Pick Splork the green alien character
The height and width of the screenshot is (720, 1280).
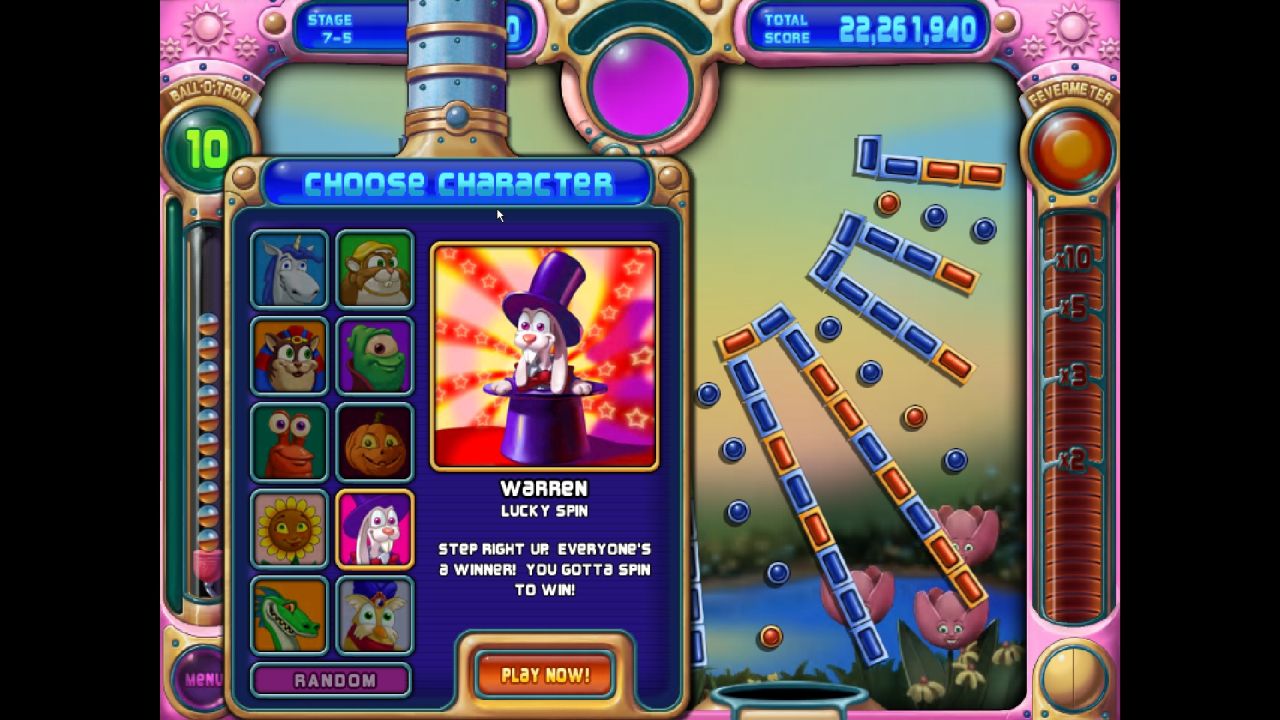coord(374,353)
